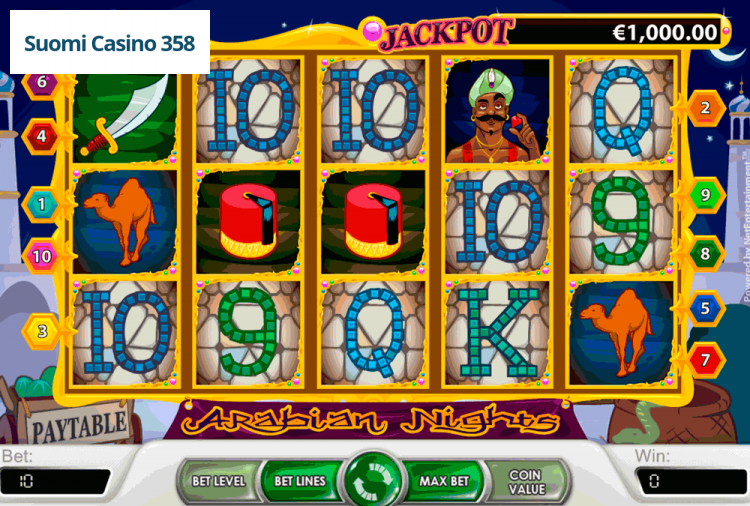
Task: Select payline marker 7
Action: 706,357
